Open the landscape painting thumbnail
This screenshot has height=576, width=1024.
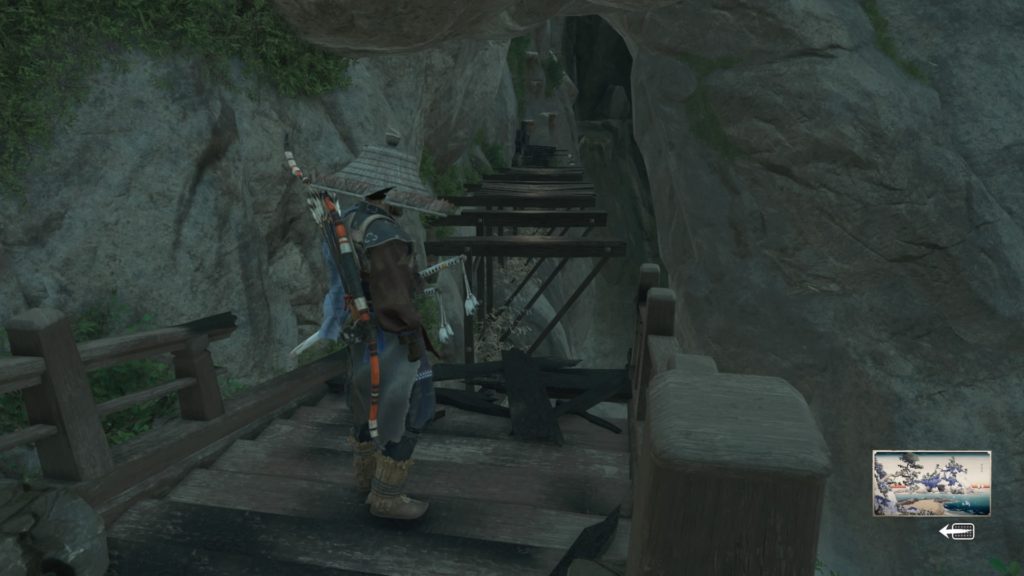pos(931,483)
